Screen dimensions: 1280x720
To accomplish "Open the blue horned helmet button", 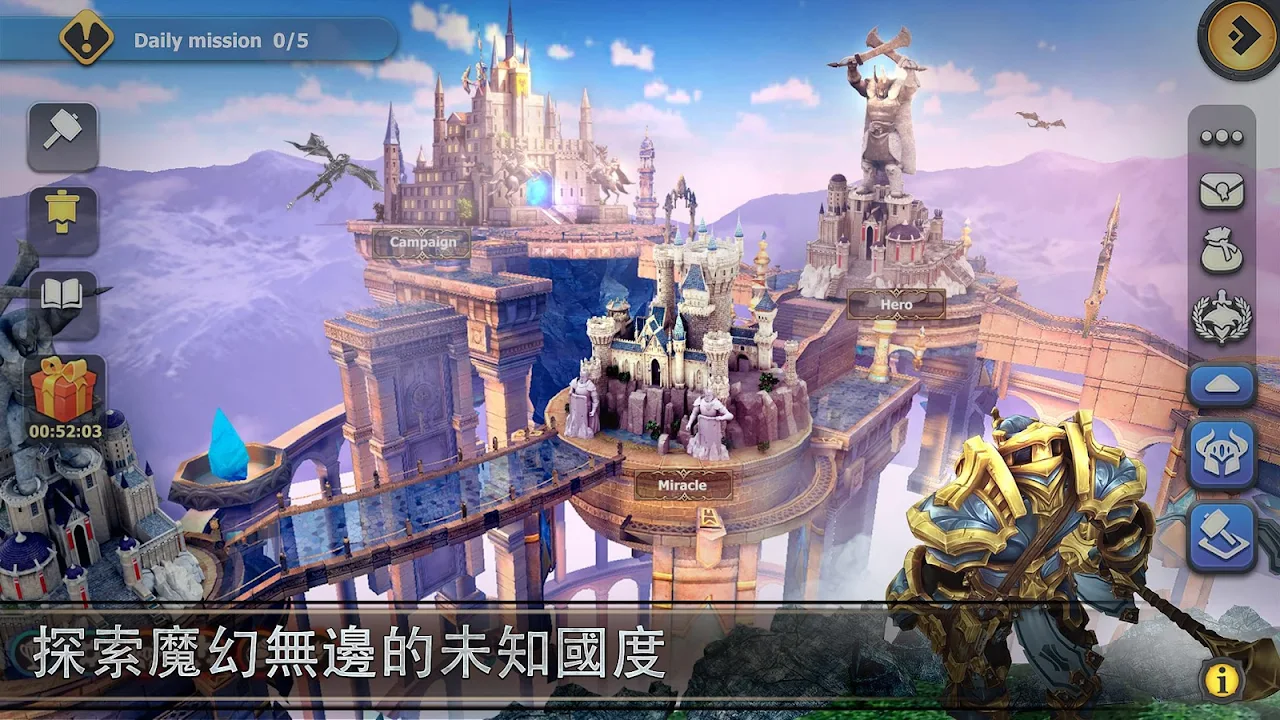I will coord(1221,455).
